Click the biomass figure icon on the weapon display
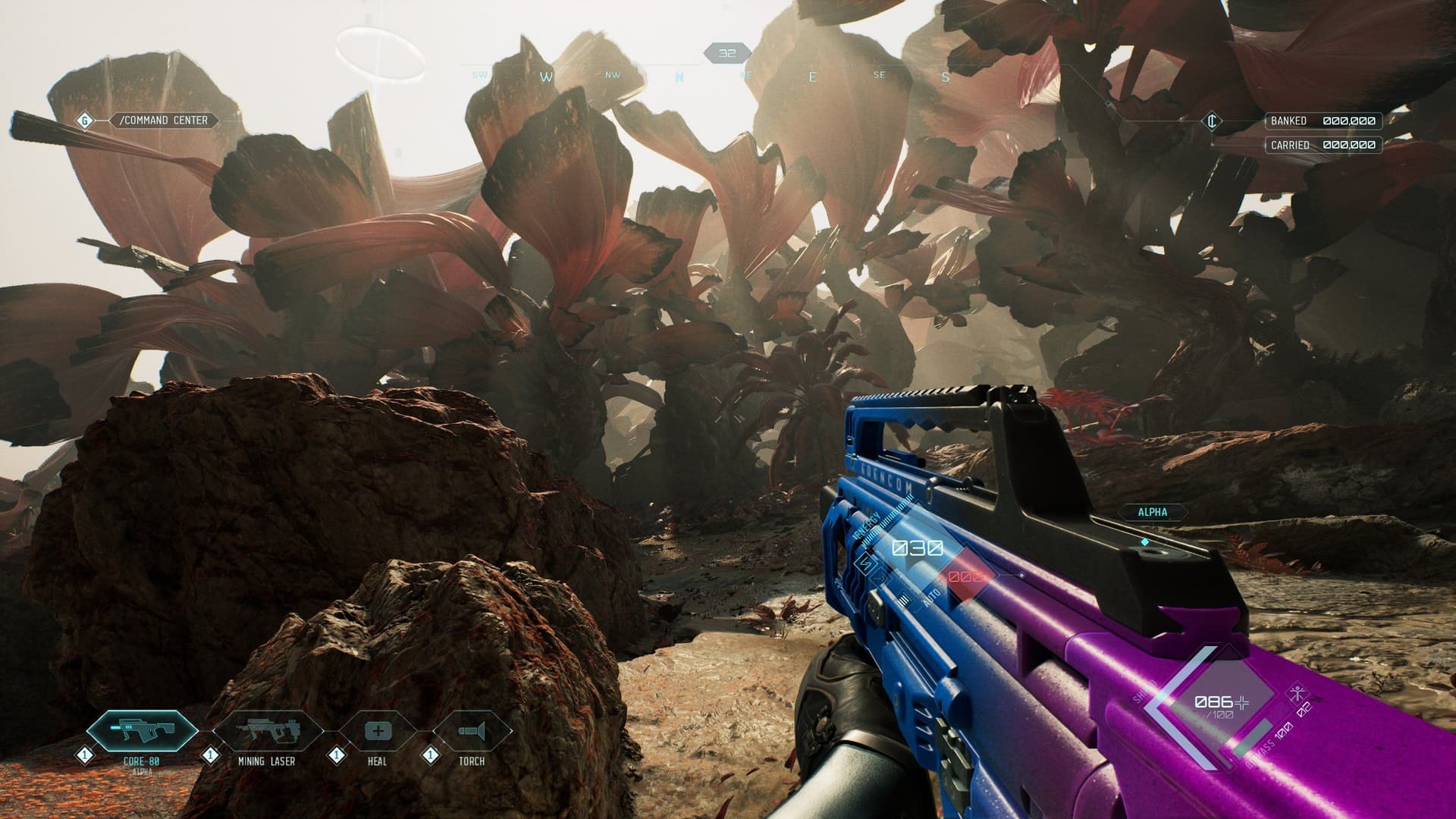1456x819 pixels. tap(1298, 692)
